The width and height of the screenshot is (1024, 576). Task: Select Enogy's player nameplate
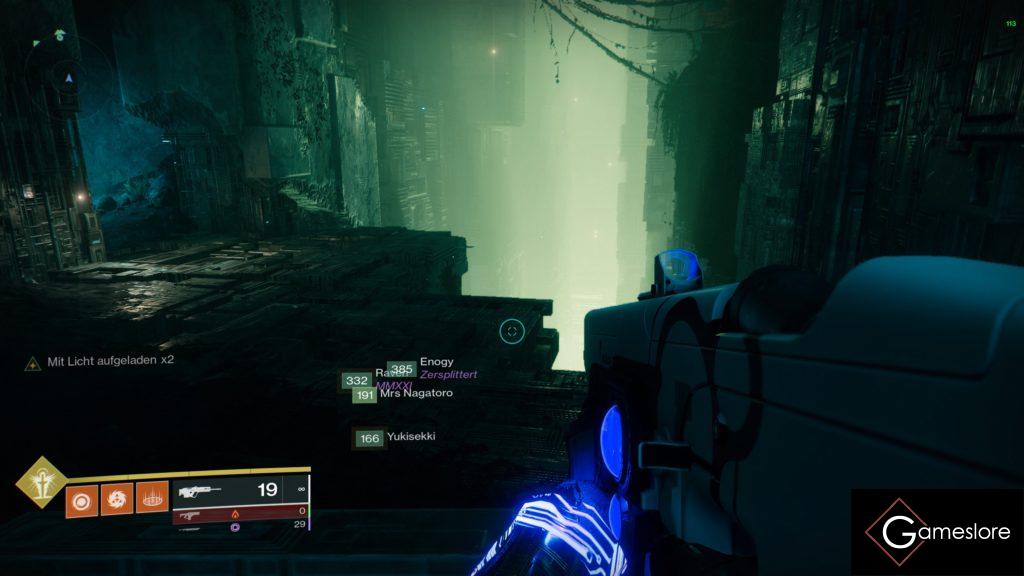[436, 362]
